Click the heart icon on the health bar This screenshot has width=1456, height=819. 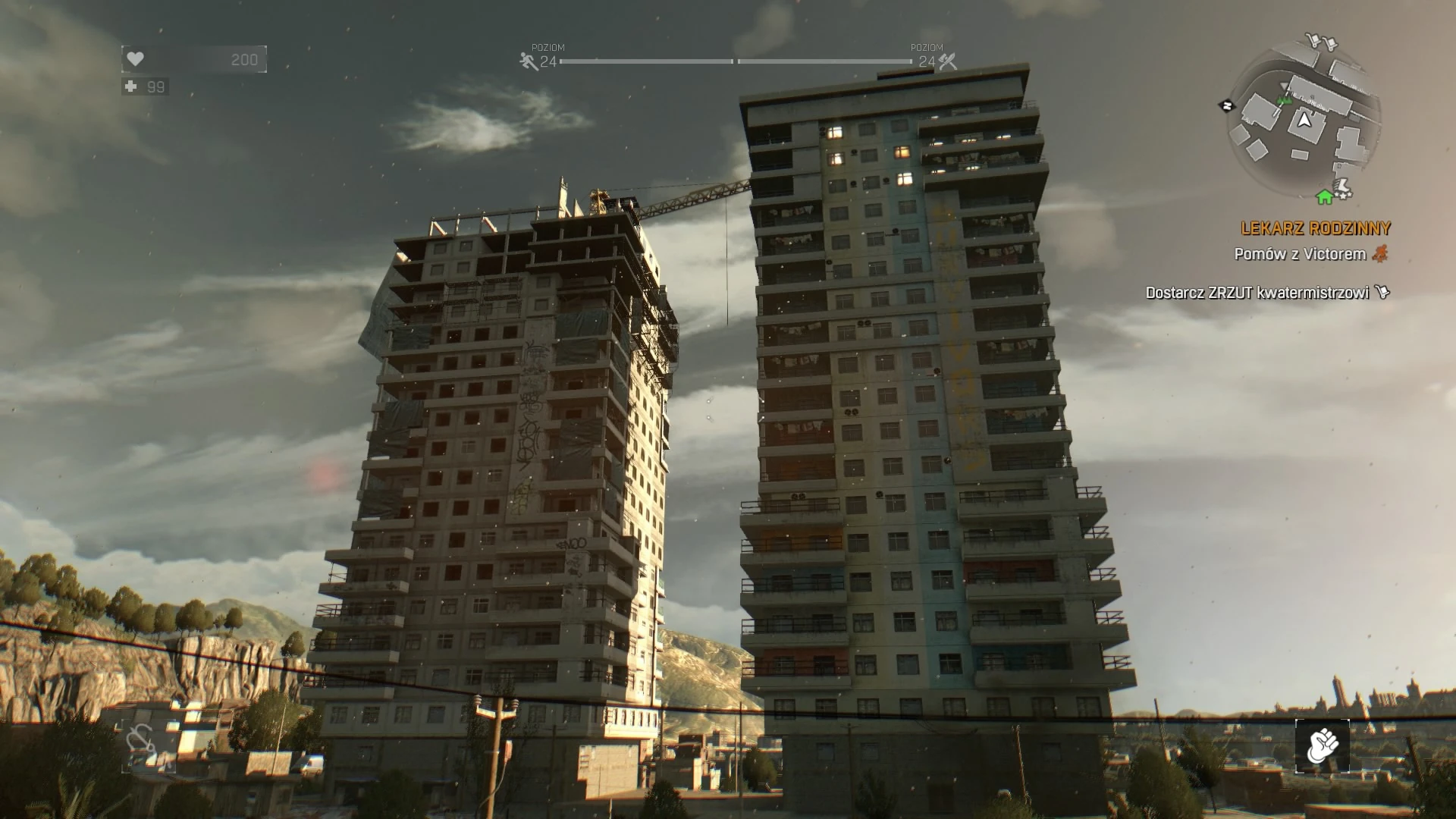coord(135,59)
